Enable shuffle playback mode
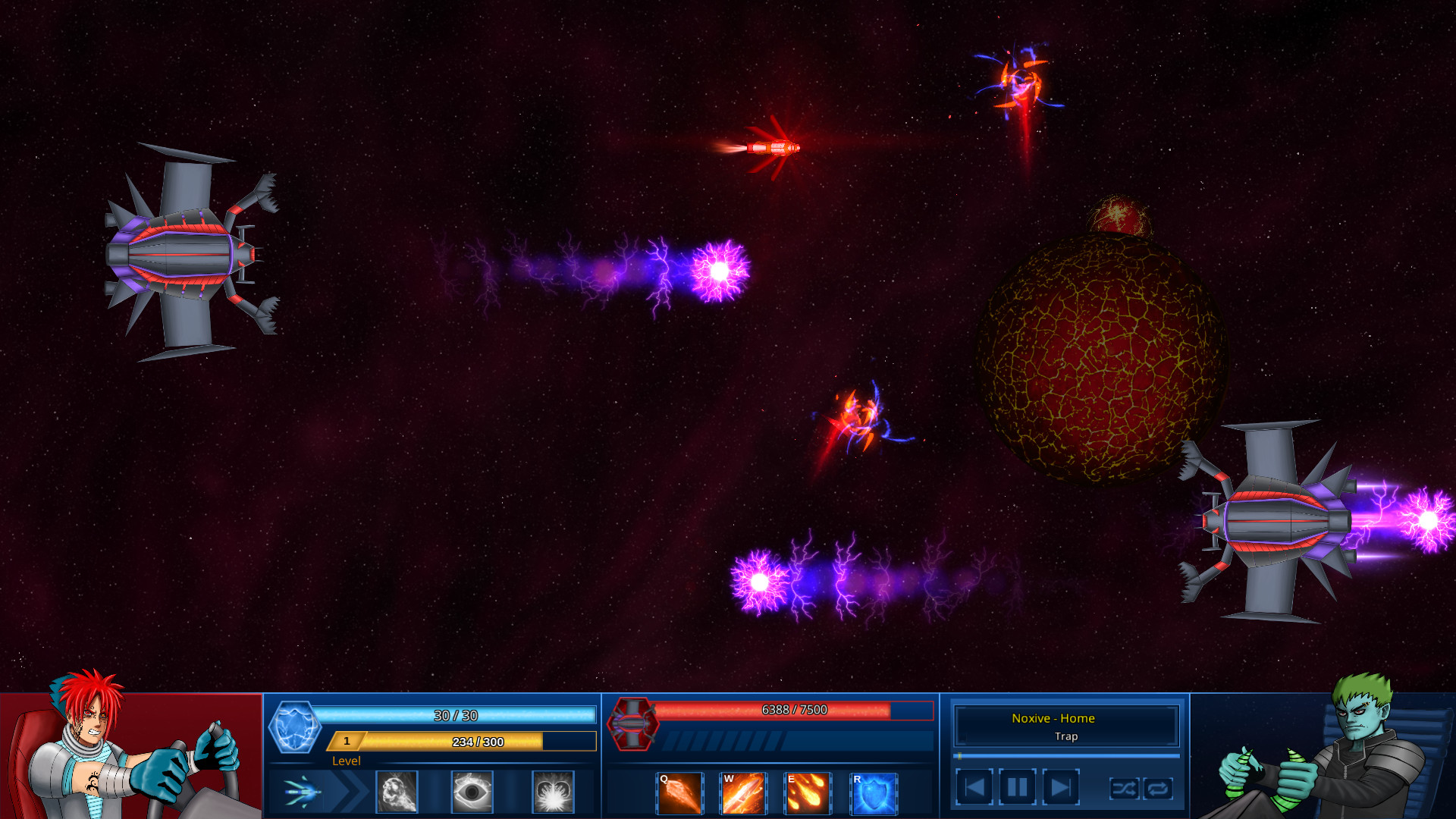 [1125, 789]
